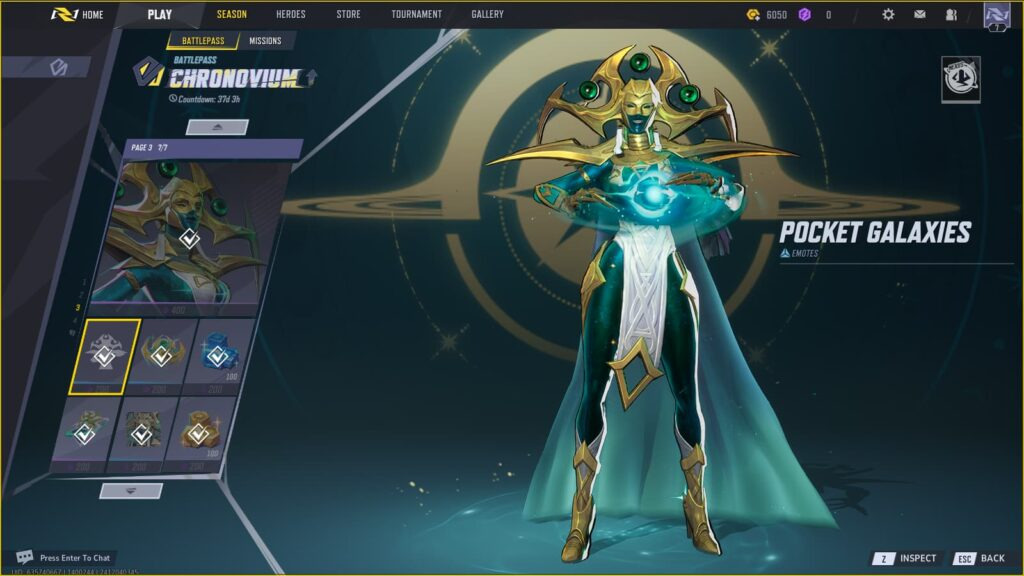Select the large hero costume reward
This screenshot has height=576, width=1024.
(189, 238)
